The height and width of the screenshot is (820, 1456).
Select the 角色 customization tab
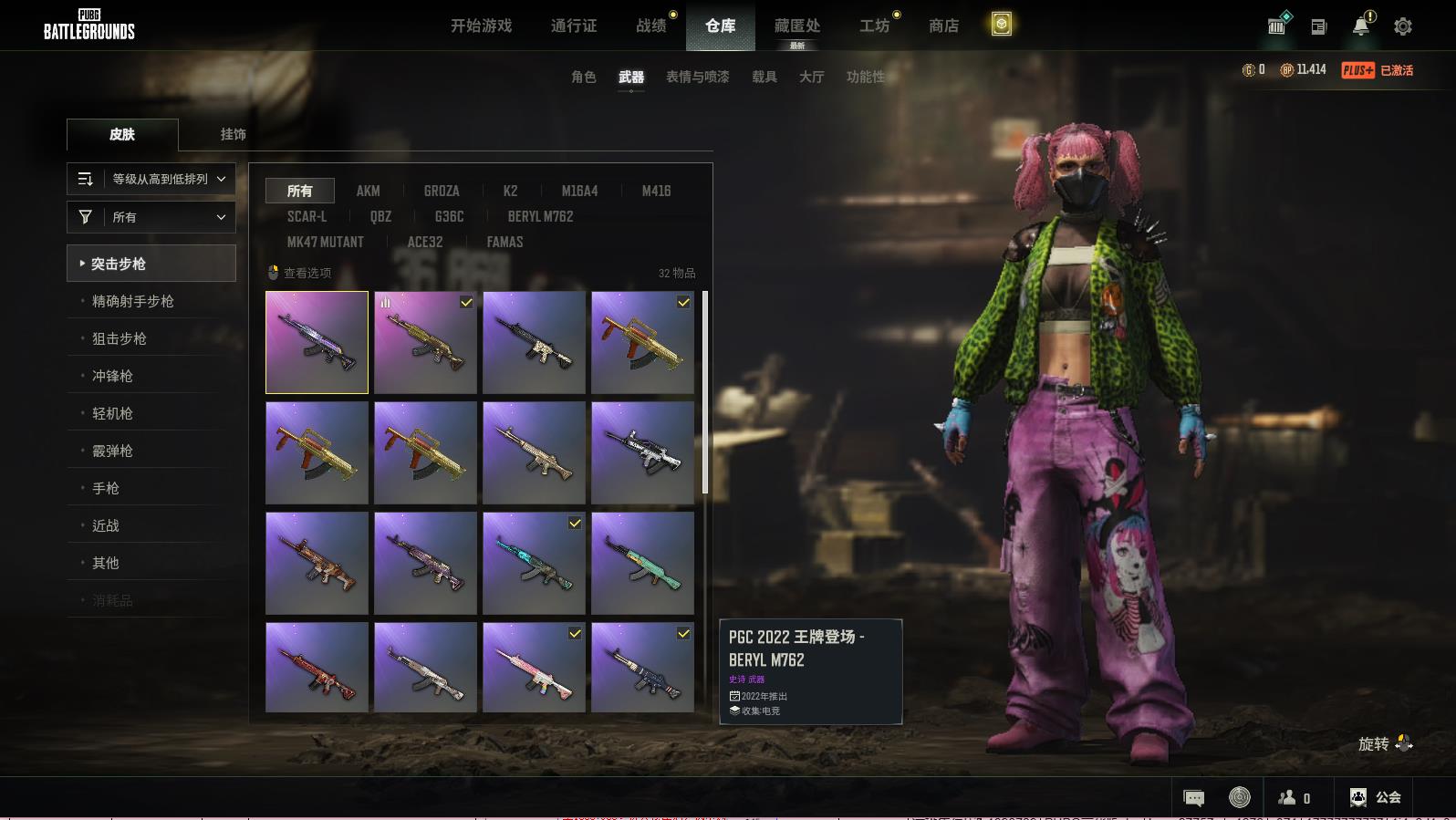583,77
